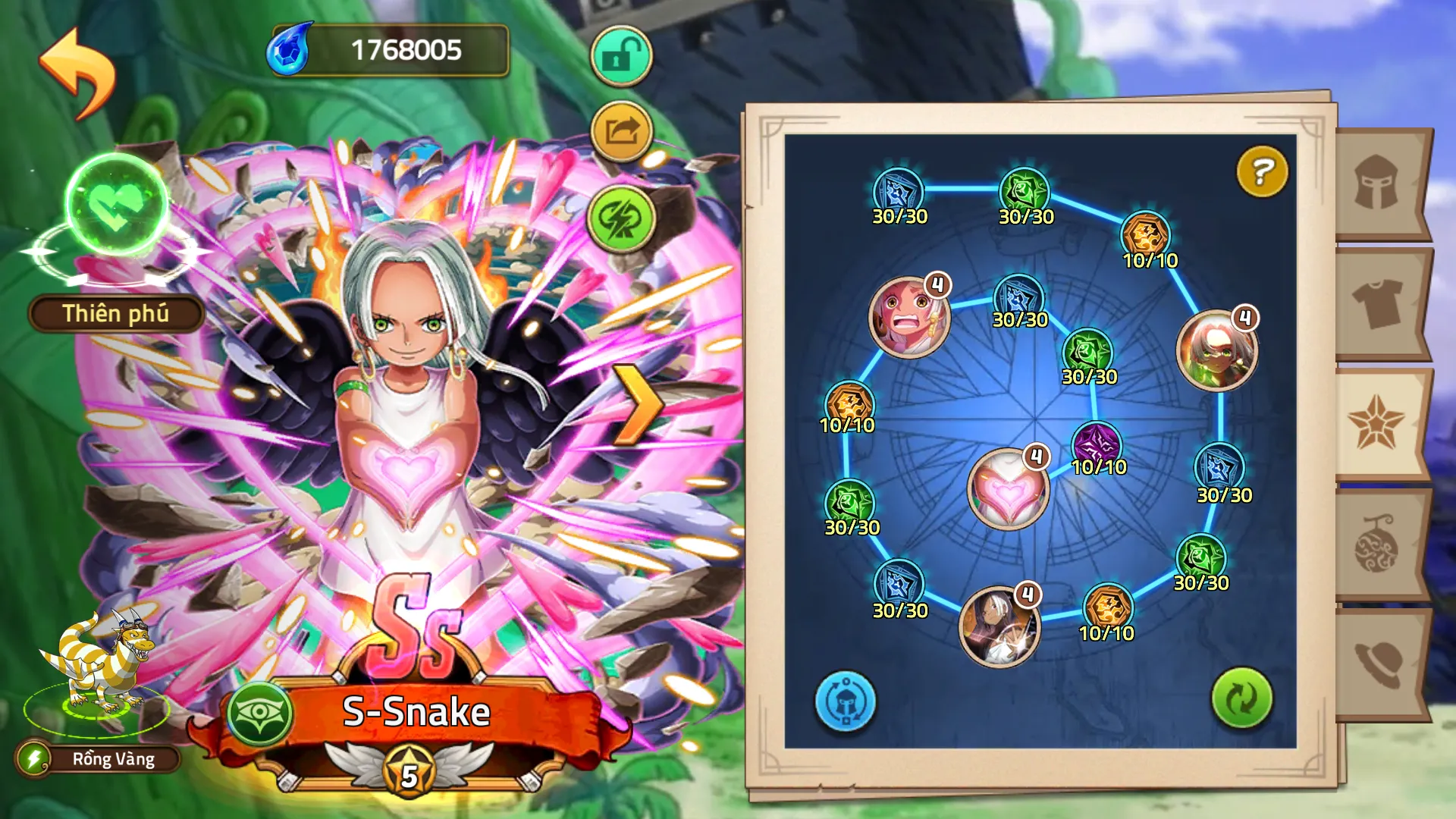The height and width of the screenshot is (819, 1456).
Task: Switch to the helmet tab
Action: [1379, 183]
